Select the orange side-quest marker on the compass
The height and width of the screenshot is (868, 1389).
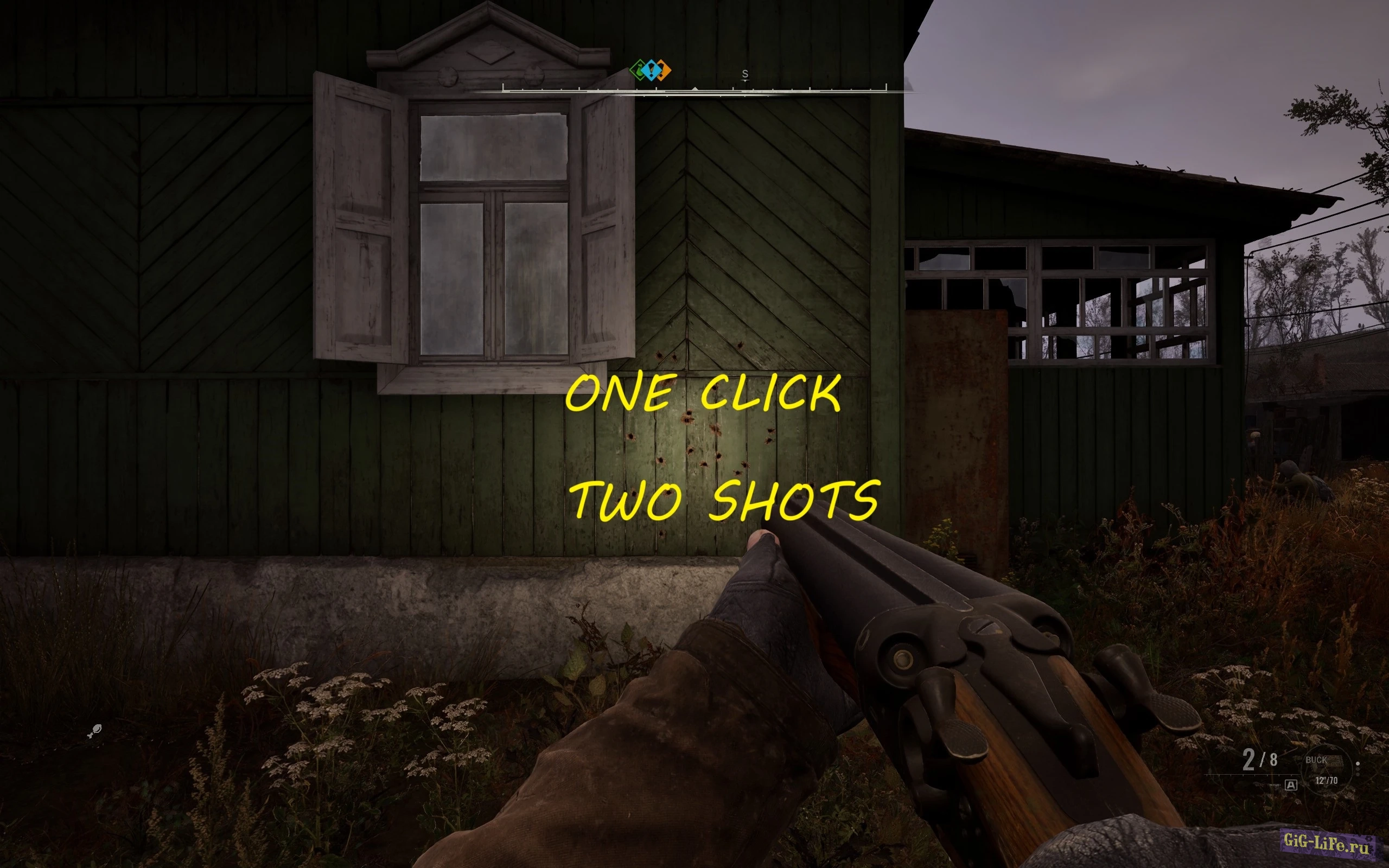[664, 70]
